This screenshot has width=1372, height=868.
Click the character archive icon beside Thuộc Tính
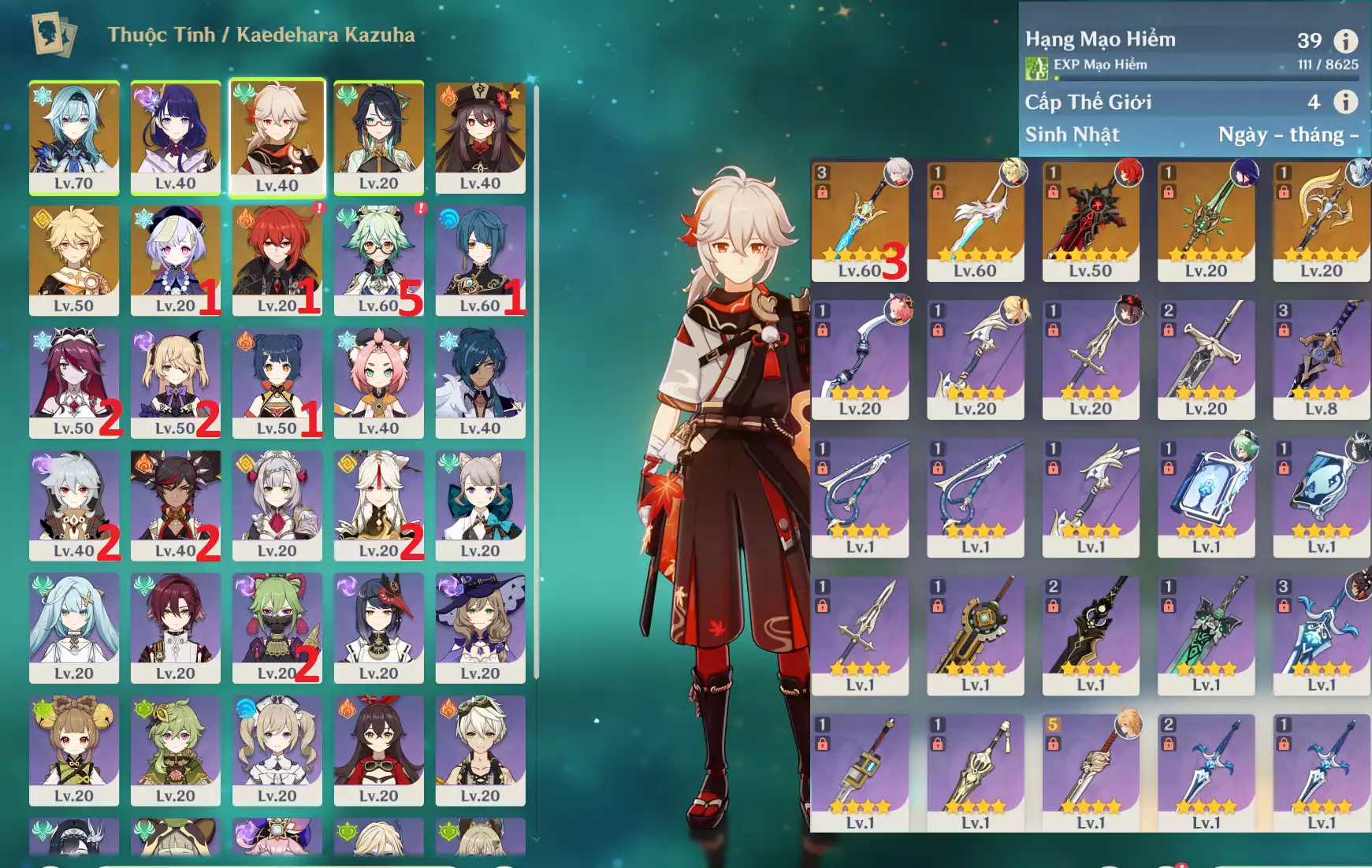click(x=54, y=34)
